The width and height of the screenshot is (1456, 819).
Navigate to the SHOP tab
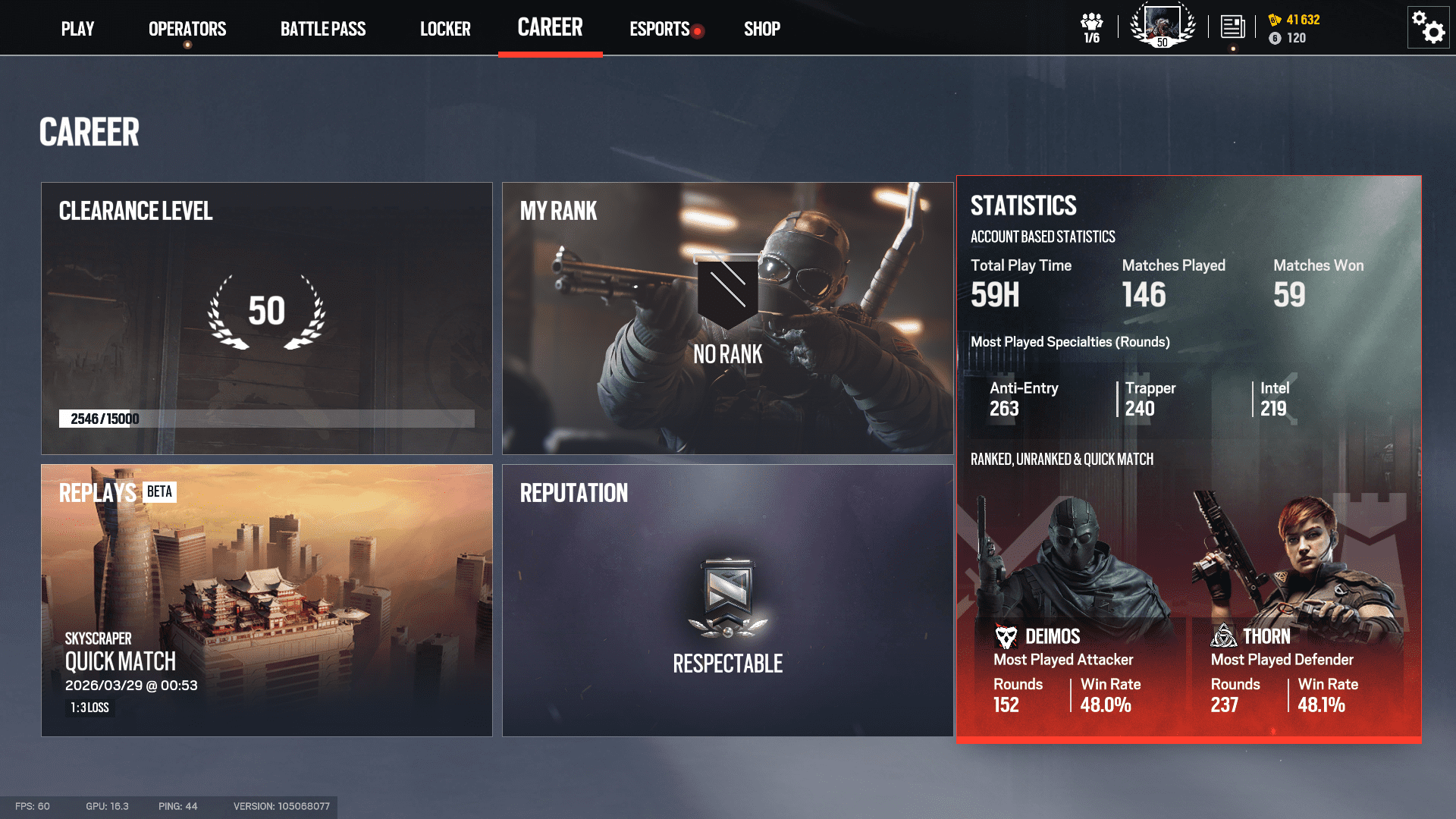(x=761, y=29)
